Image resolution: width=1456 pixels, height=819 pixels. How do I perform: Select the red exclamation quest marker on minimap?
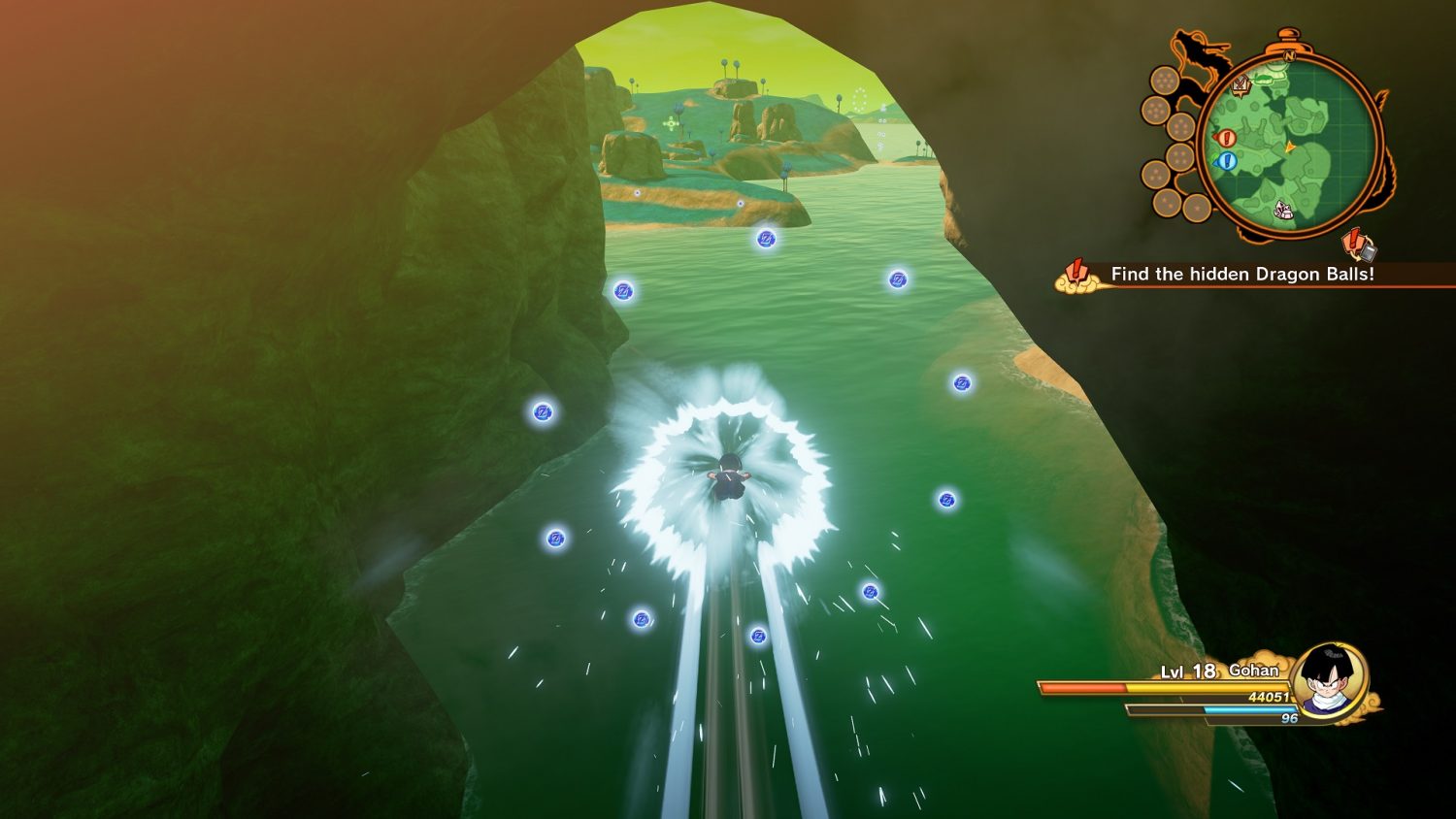pyautogui.click(x=1226, y=139)
